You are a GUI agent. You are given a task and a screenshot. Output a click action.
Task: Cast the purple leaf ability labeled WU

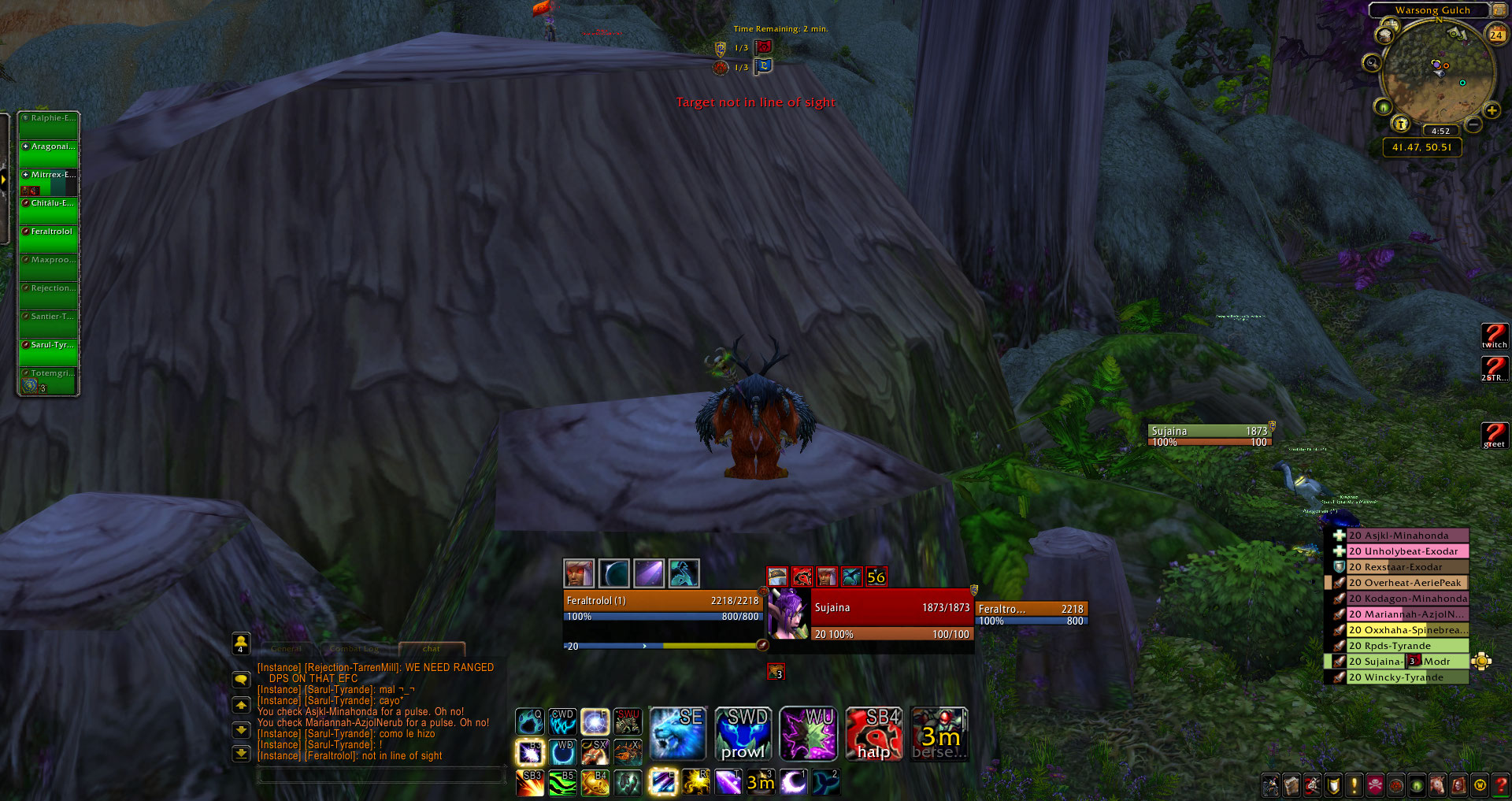coord(808,733)
